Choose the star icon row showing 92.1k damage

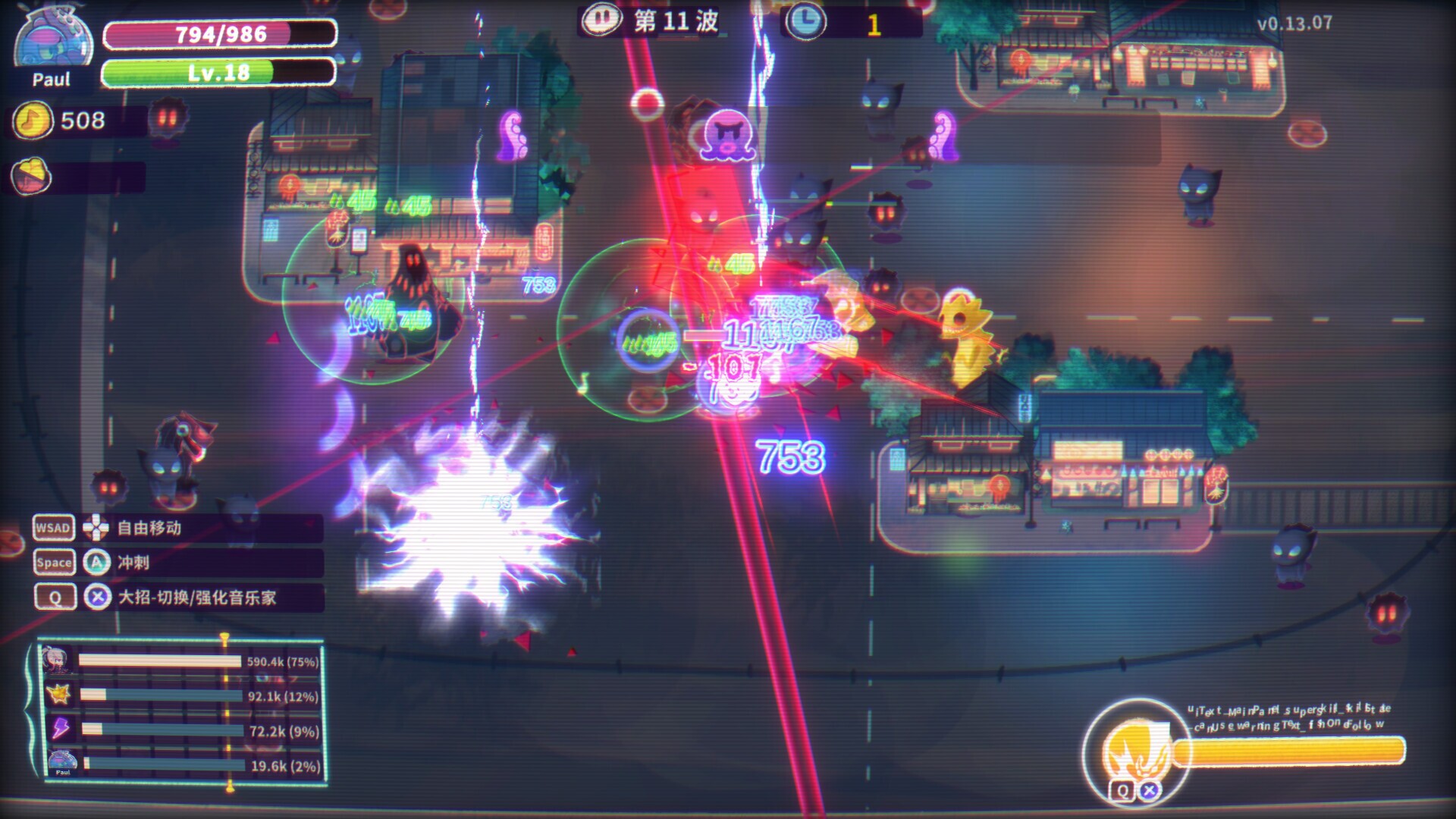[x=58, y=695]
